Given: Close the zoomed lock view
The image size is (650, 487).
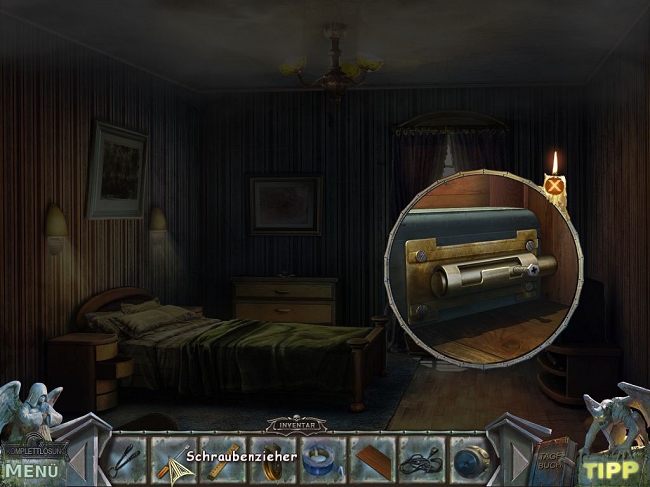Looking at the screenshot, I should click(553, 184).
